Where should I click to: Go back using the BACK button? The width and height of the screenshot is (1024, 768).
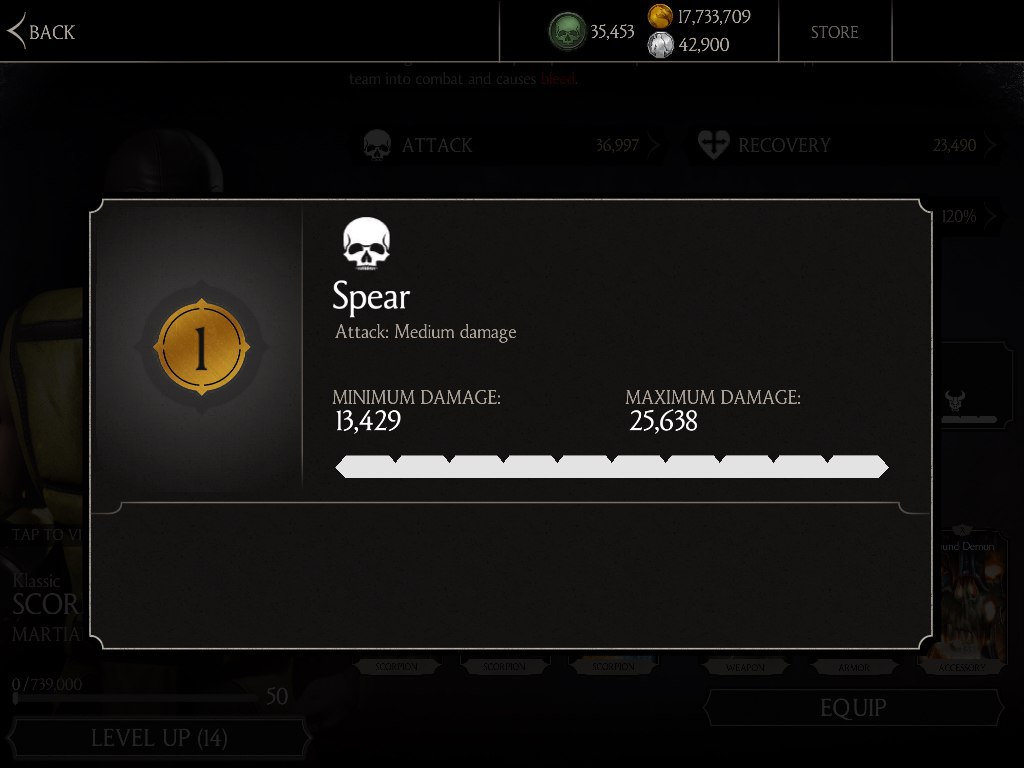point(42,32)
